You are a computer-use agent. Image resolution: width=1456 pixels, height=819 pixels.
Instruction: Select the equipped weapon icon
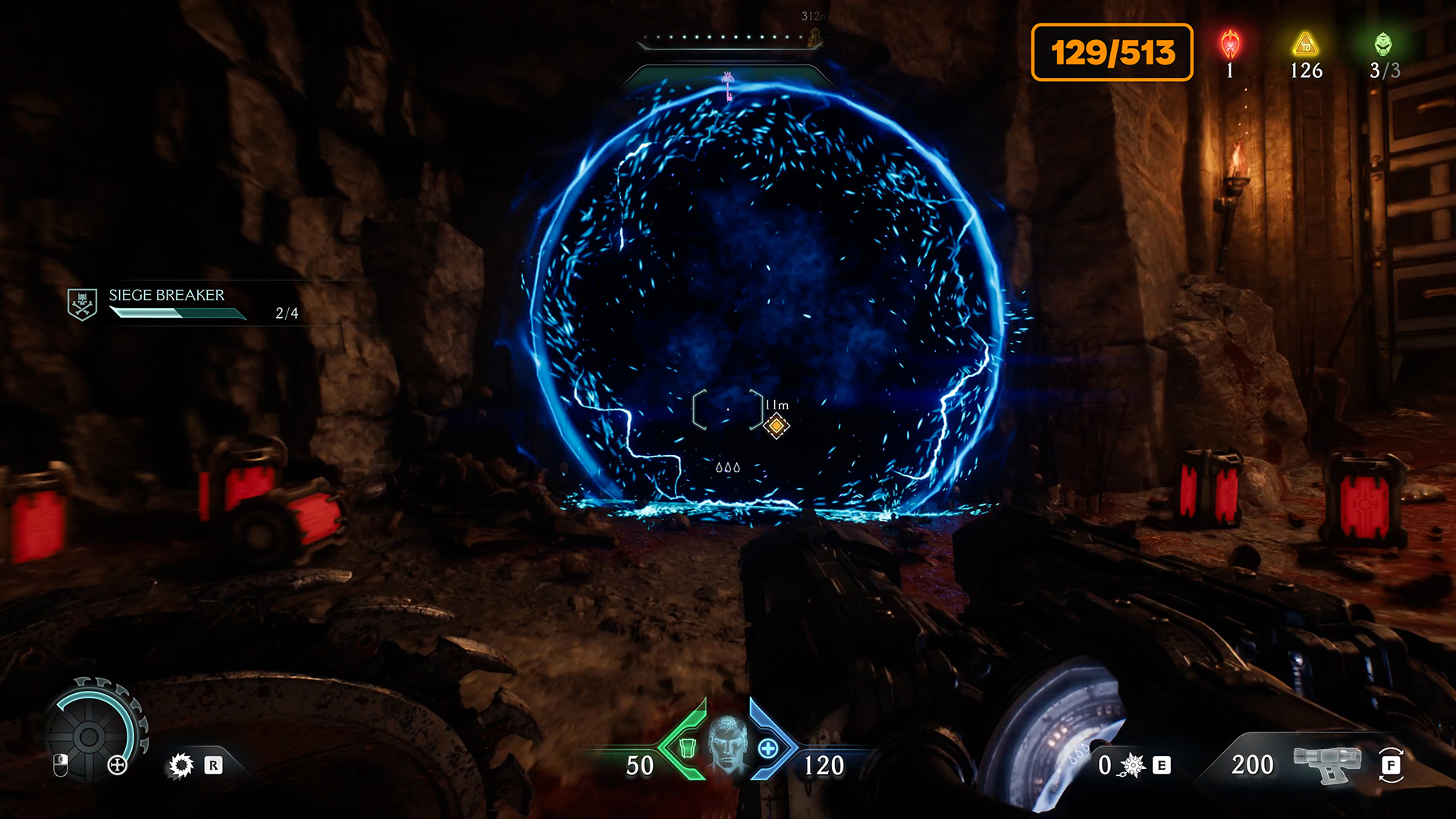coord(1326,764)
